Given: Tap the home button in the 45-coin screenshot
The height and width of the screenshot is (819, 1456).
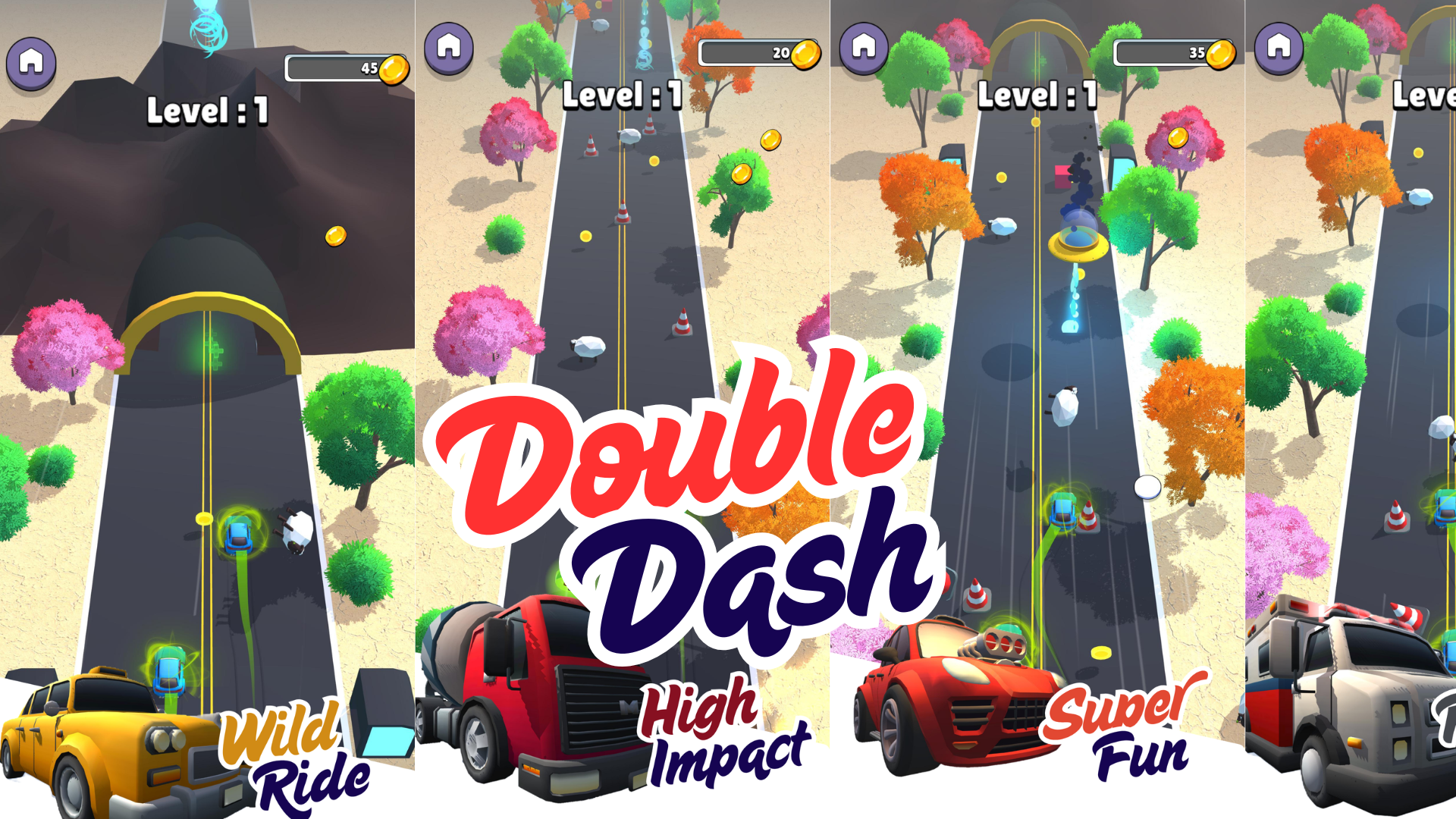Looking at the screenshot, I should pos(31,62).
